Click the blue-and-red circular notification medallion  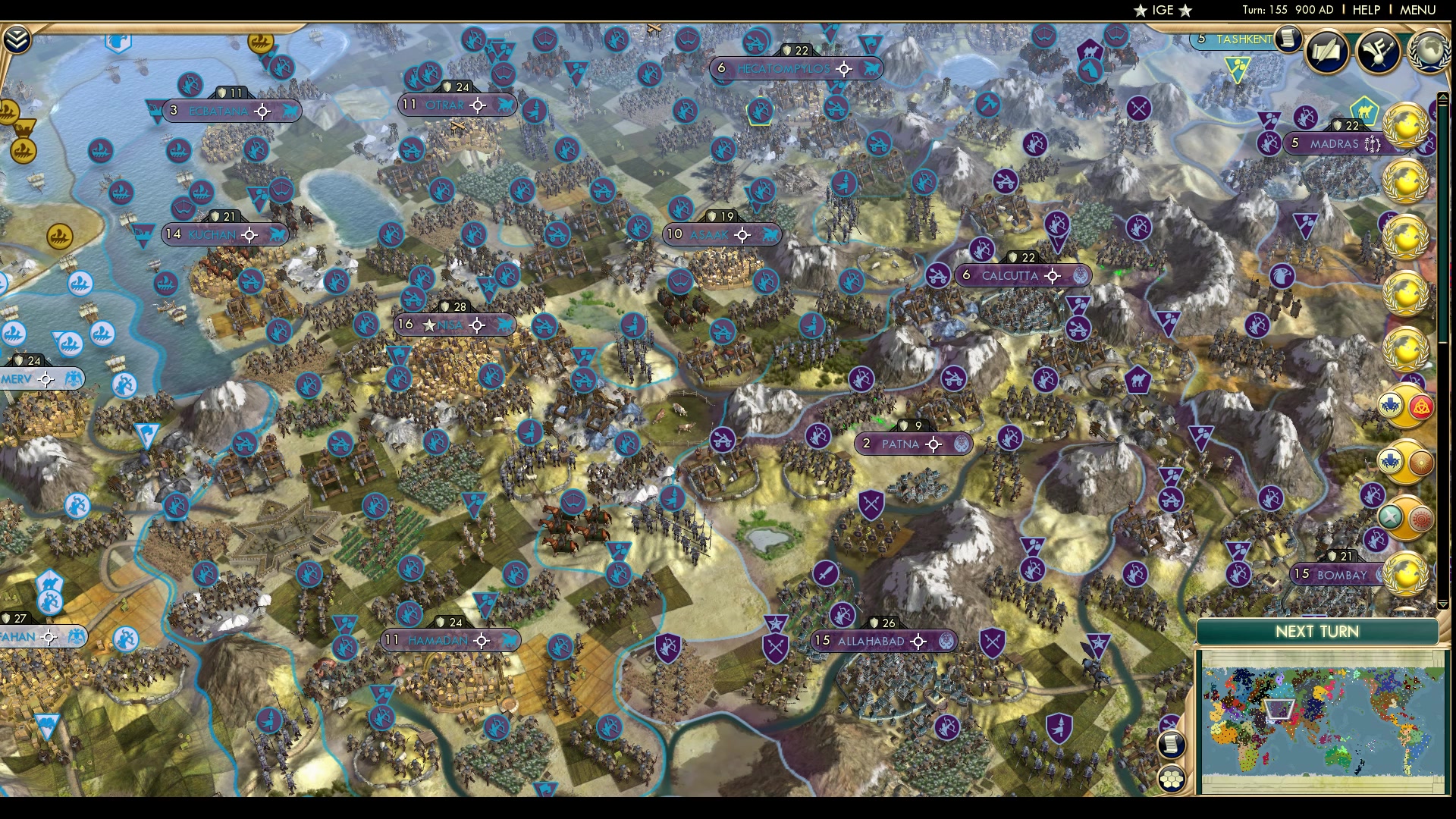point(1404,408)
